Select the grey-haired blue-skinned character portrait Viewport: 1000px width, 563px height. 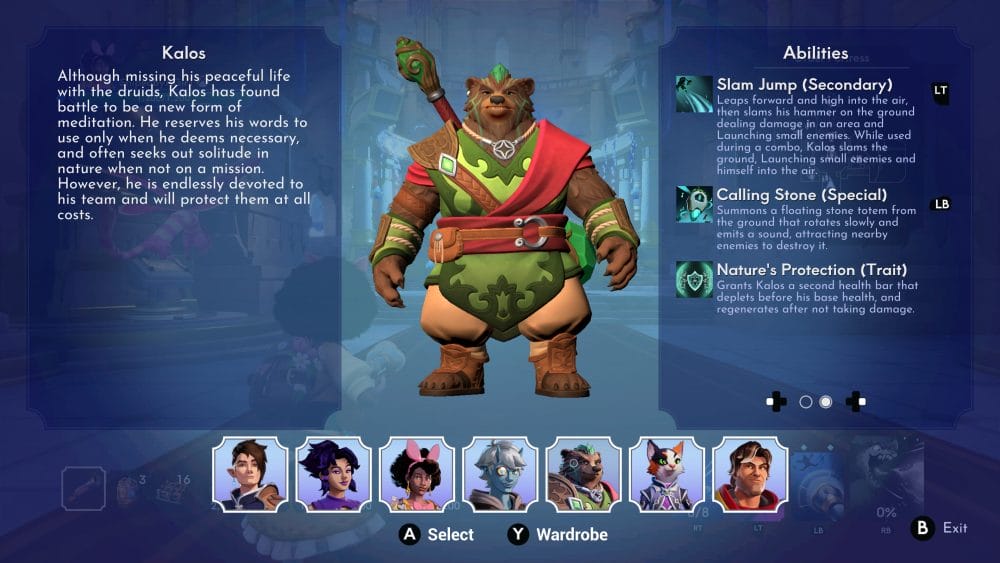[x=500, y=474]
